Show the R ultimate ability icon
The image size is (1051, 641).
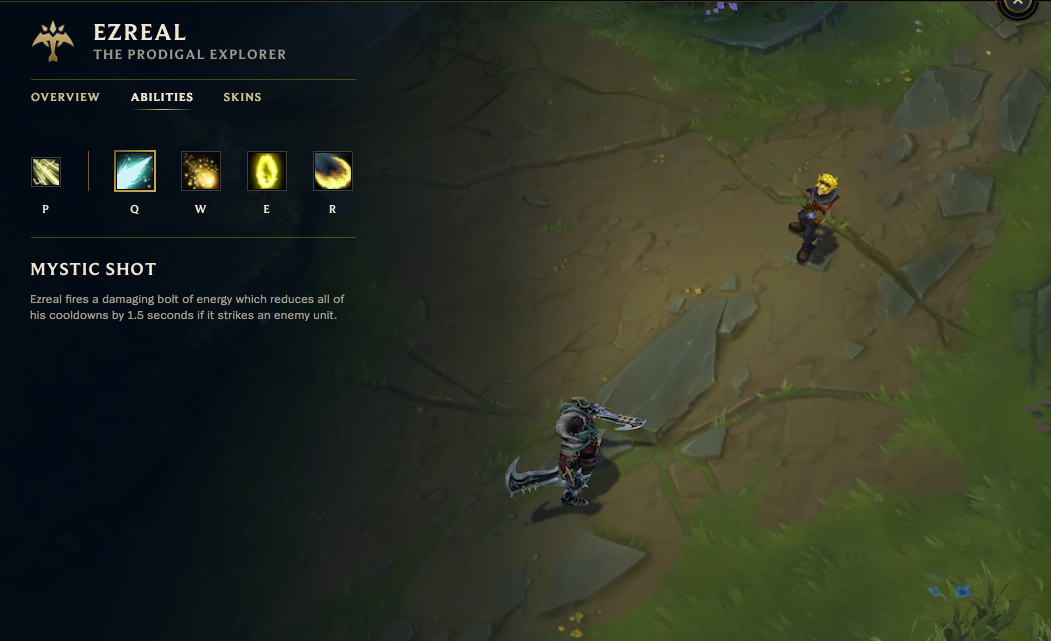[333, 171]
